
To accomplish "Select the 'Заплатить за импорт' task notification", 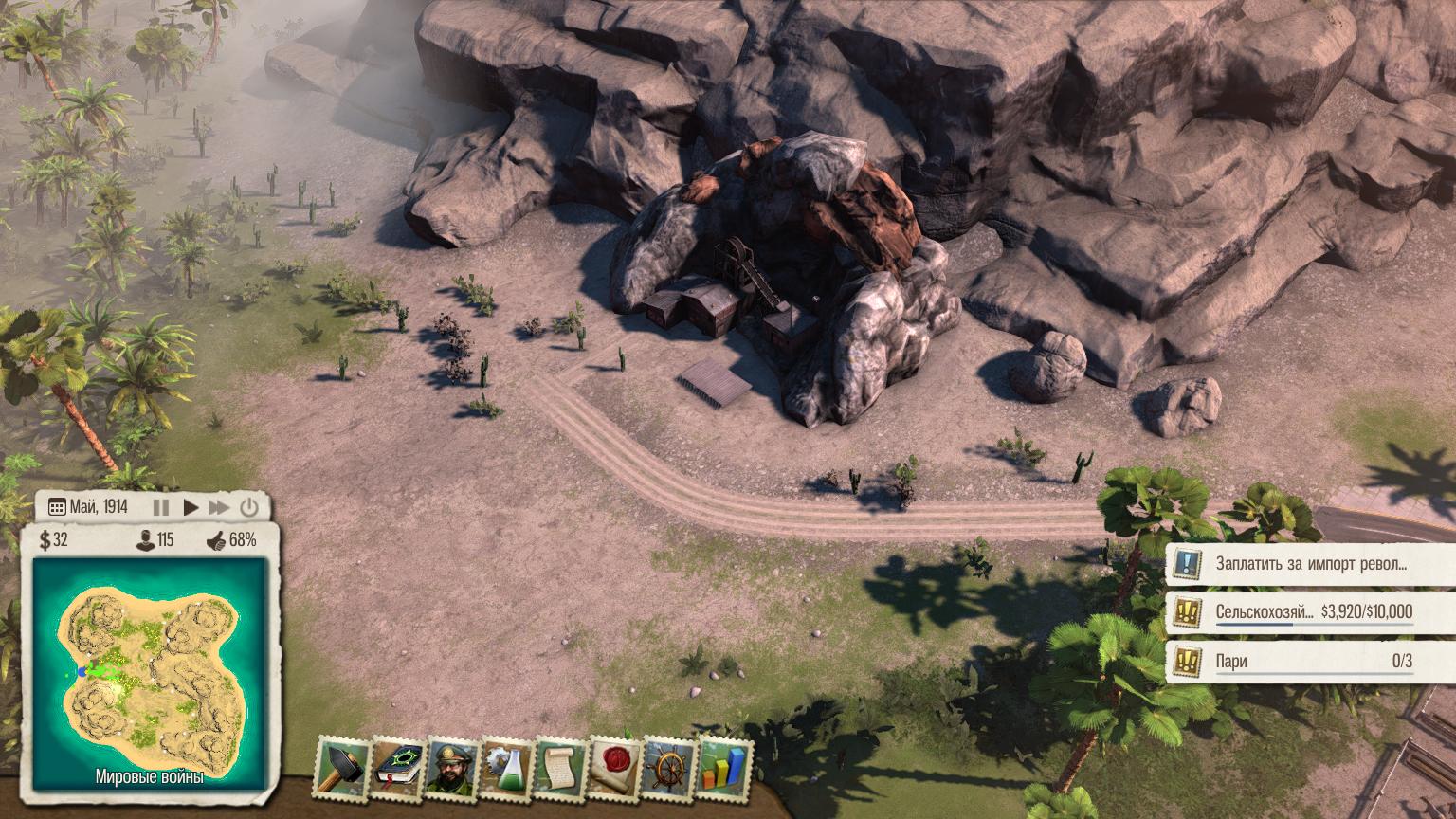I will 1310,563.
